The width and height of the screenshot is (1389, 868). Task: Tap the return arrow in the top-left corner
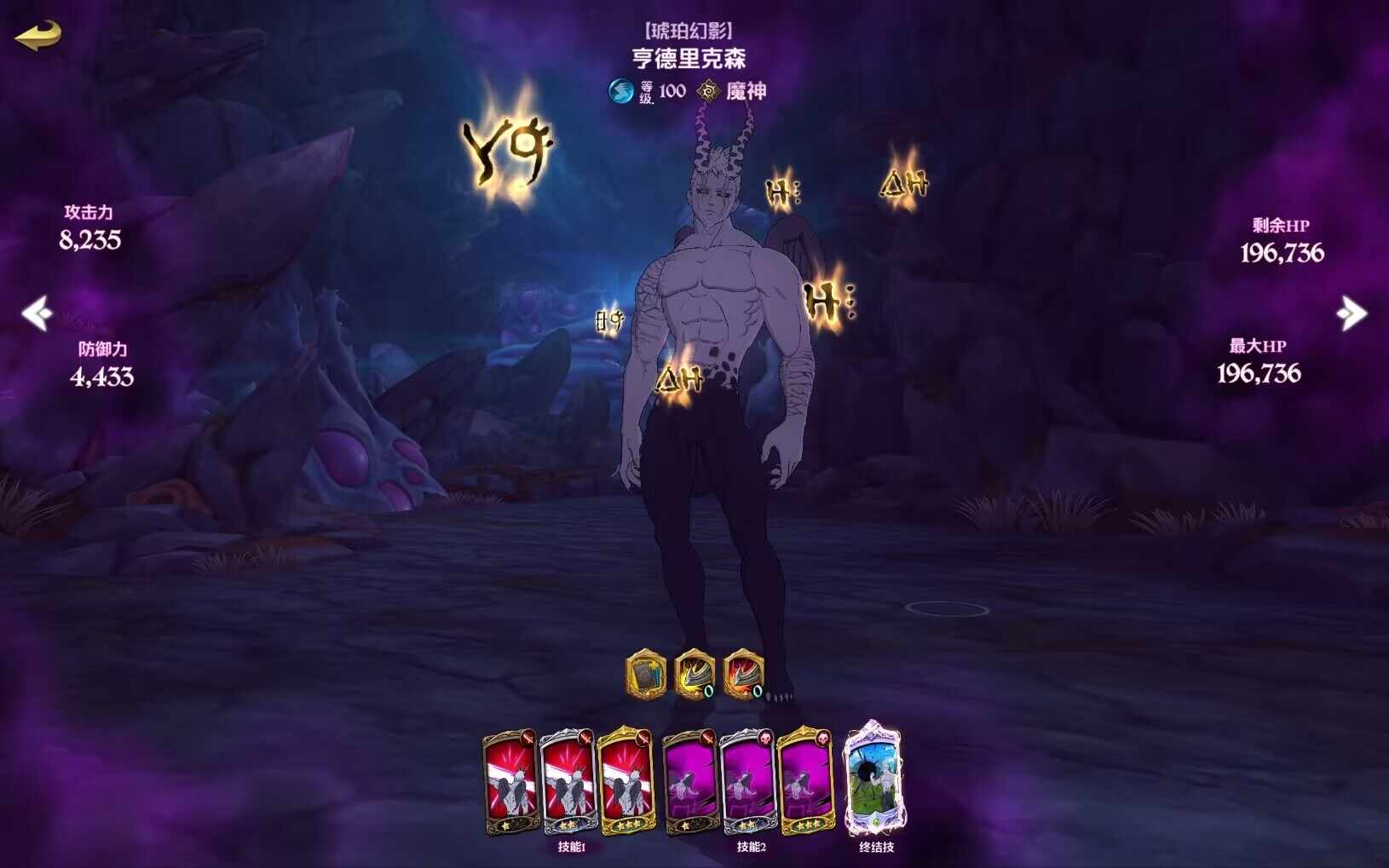36,37
